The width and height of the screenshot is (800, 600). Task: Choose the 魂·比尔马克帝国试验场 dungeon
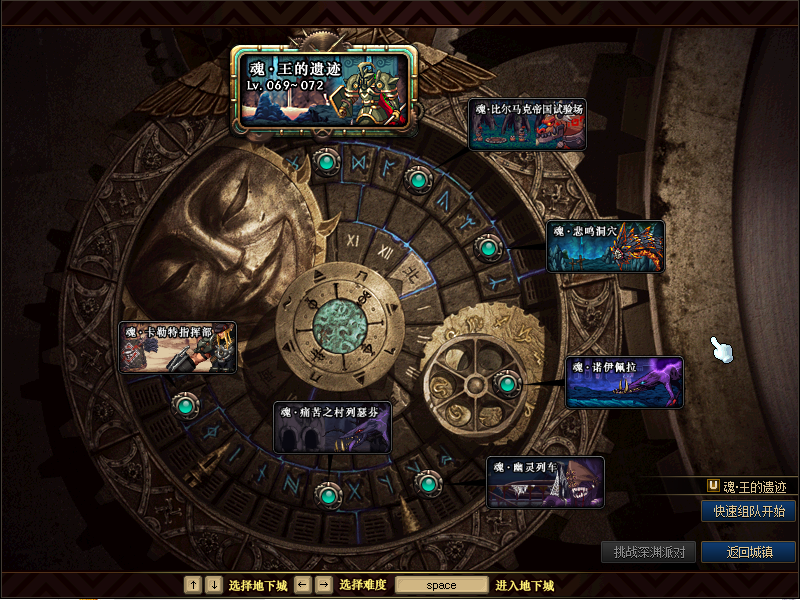527,124
